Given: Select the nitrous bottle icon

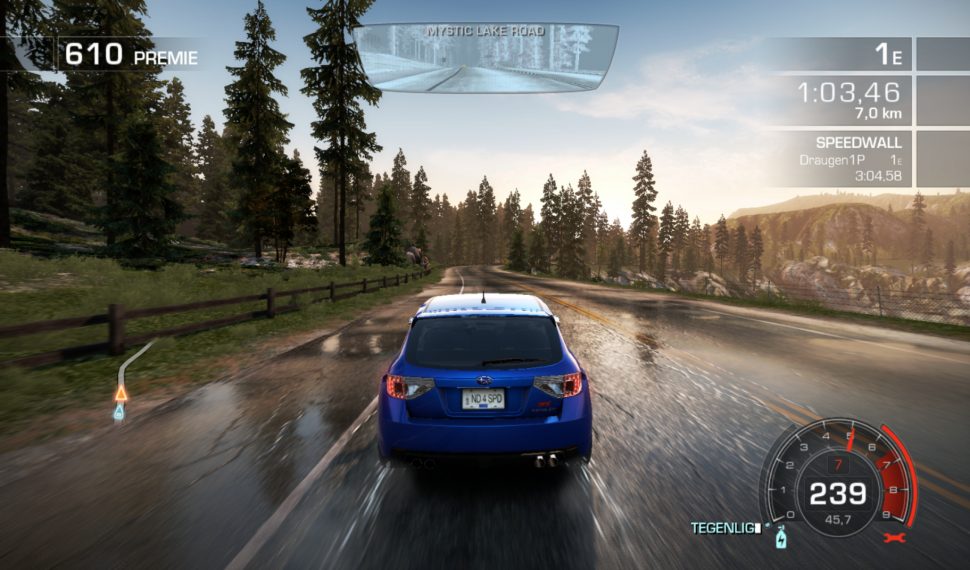Looking at the screenshot, I should tap(781, 538).
